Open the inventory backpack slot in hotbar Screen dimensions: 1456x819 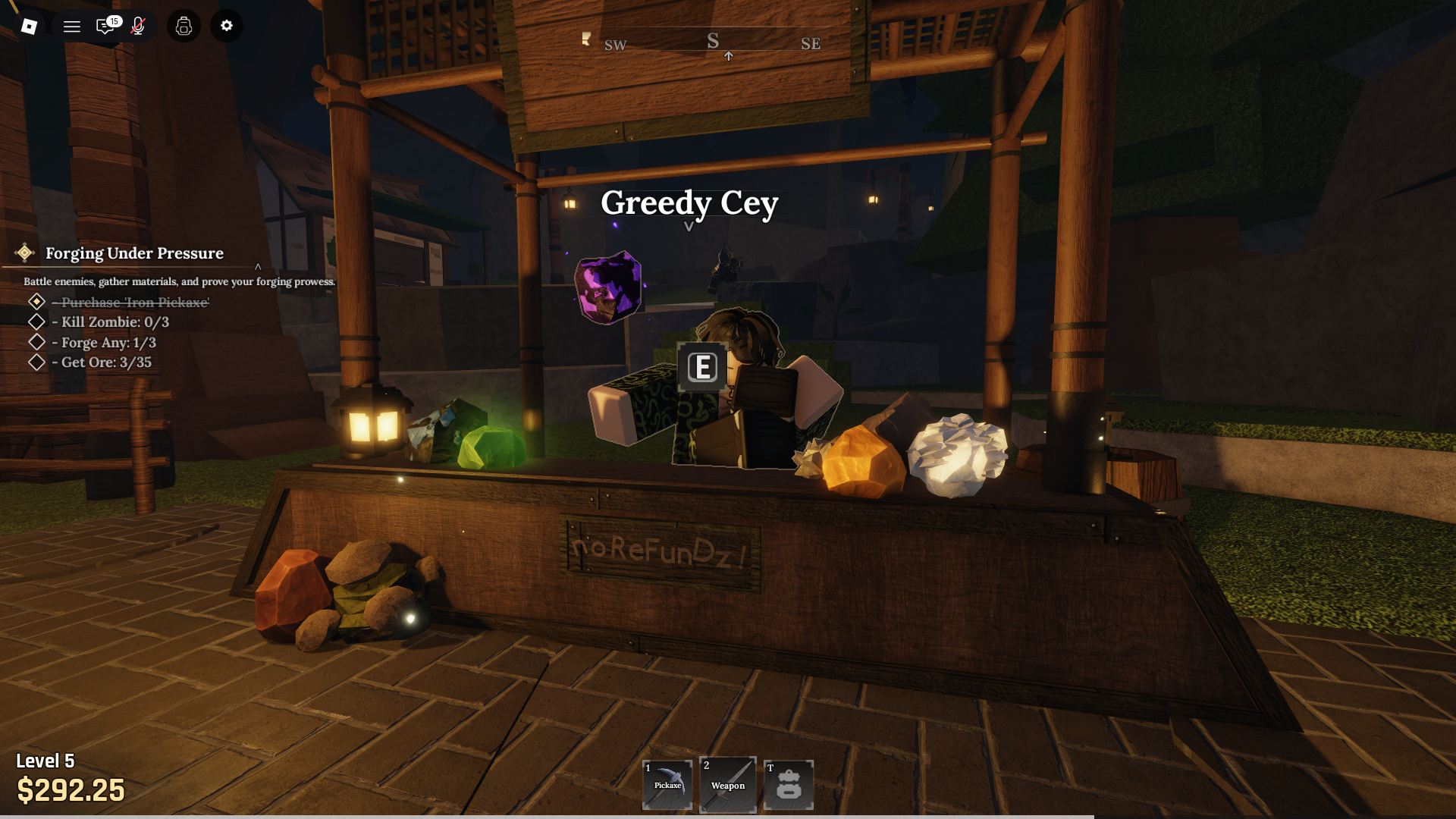point(789,785)
